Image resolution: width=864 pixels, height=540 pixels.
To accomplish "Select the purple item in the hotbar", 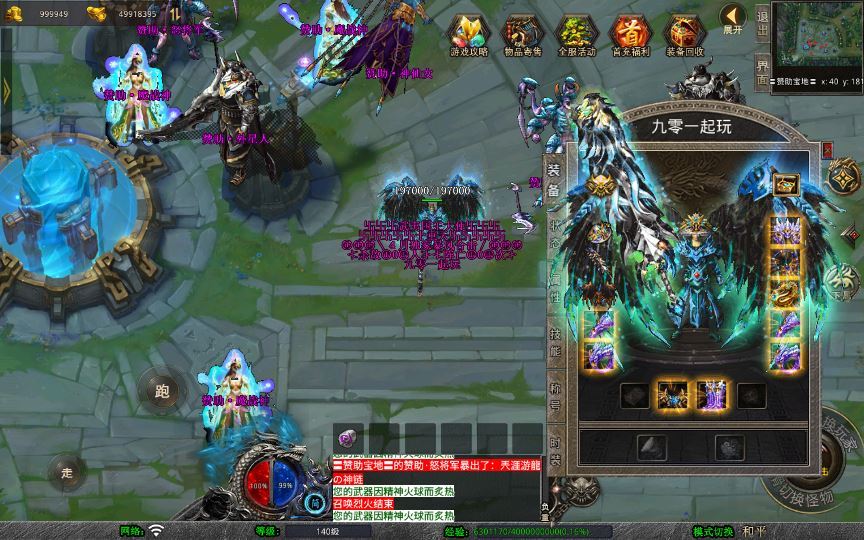I will click(347, 437).
